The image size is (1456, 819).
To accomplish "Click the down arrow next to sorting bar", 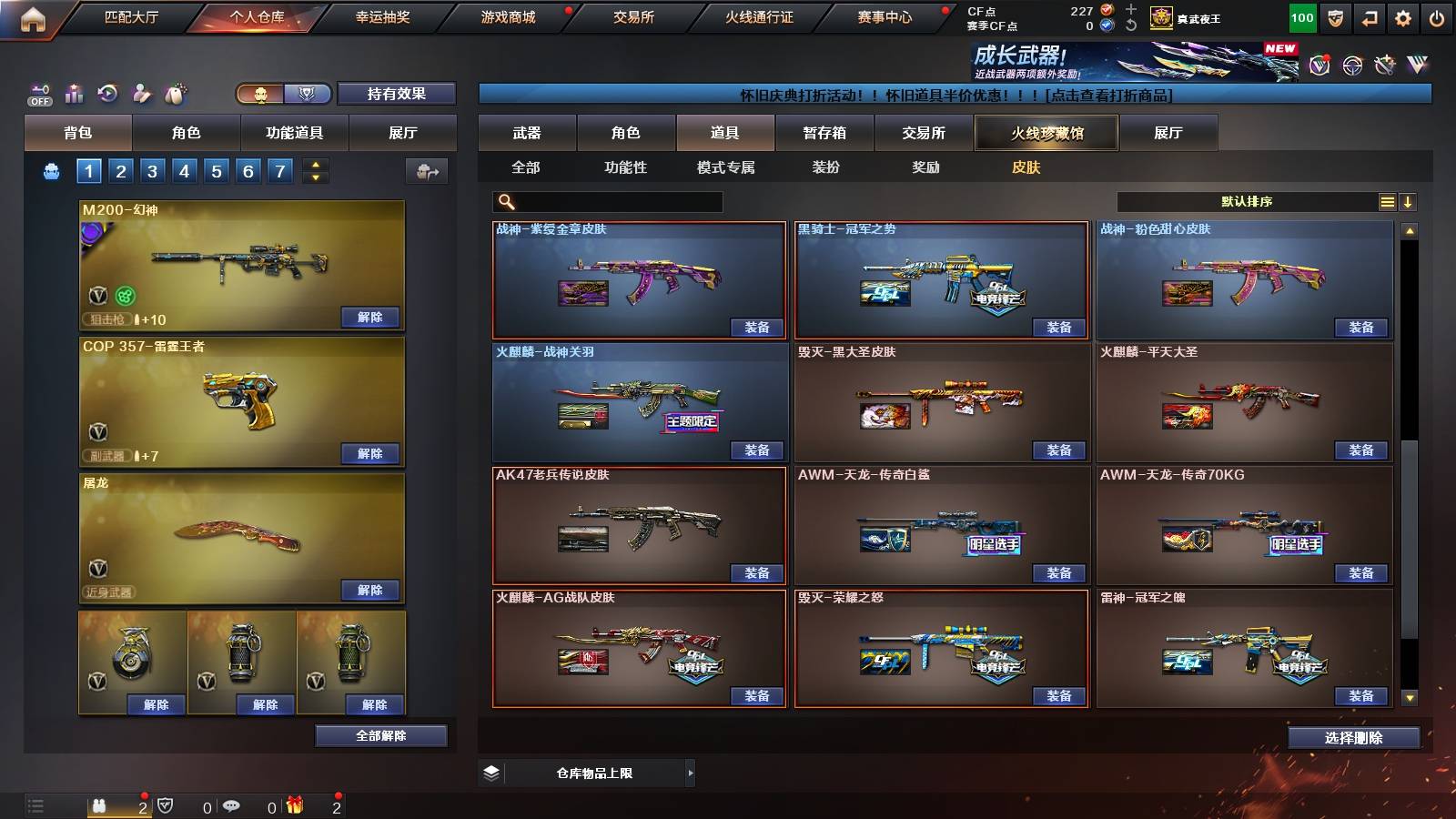I will tap(1410, 201).
